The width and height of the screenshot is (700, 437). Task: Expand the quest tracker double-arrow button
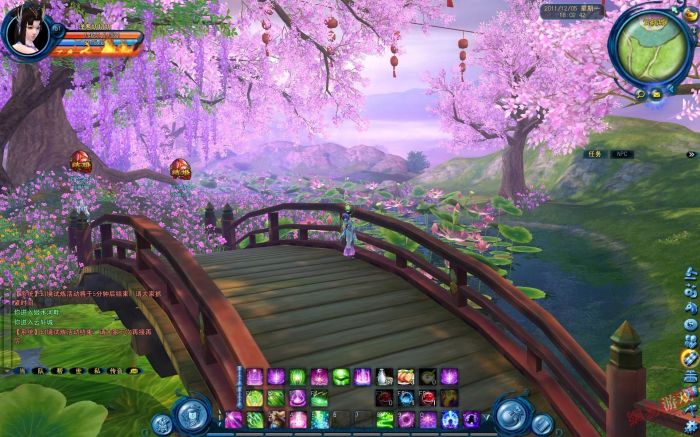691,155
